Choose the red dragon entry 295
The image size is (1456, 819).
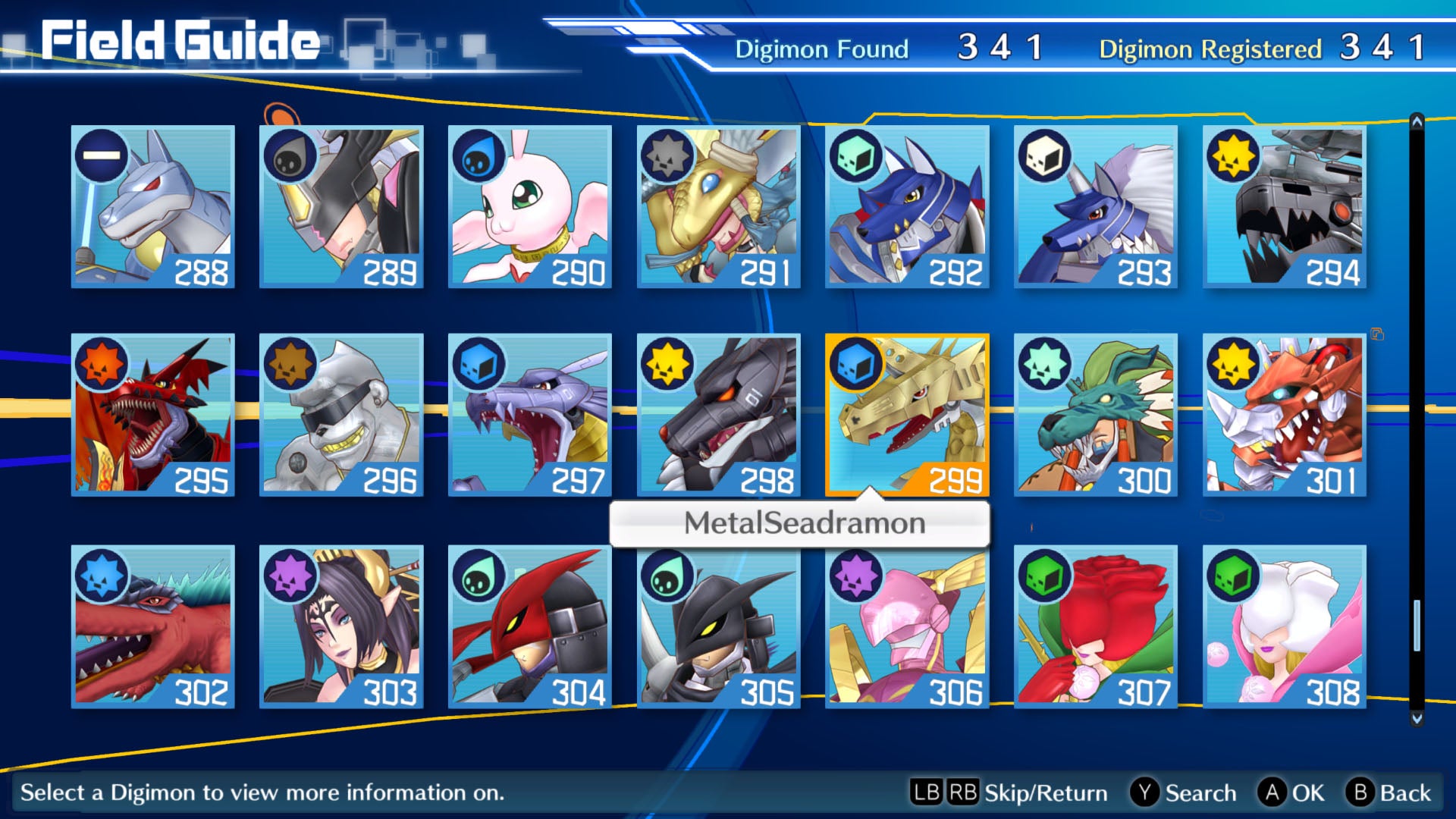click(x=152, y=415)
